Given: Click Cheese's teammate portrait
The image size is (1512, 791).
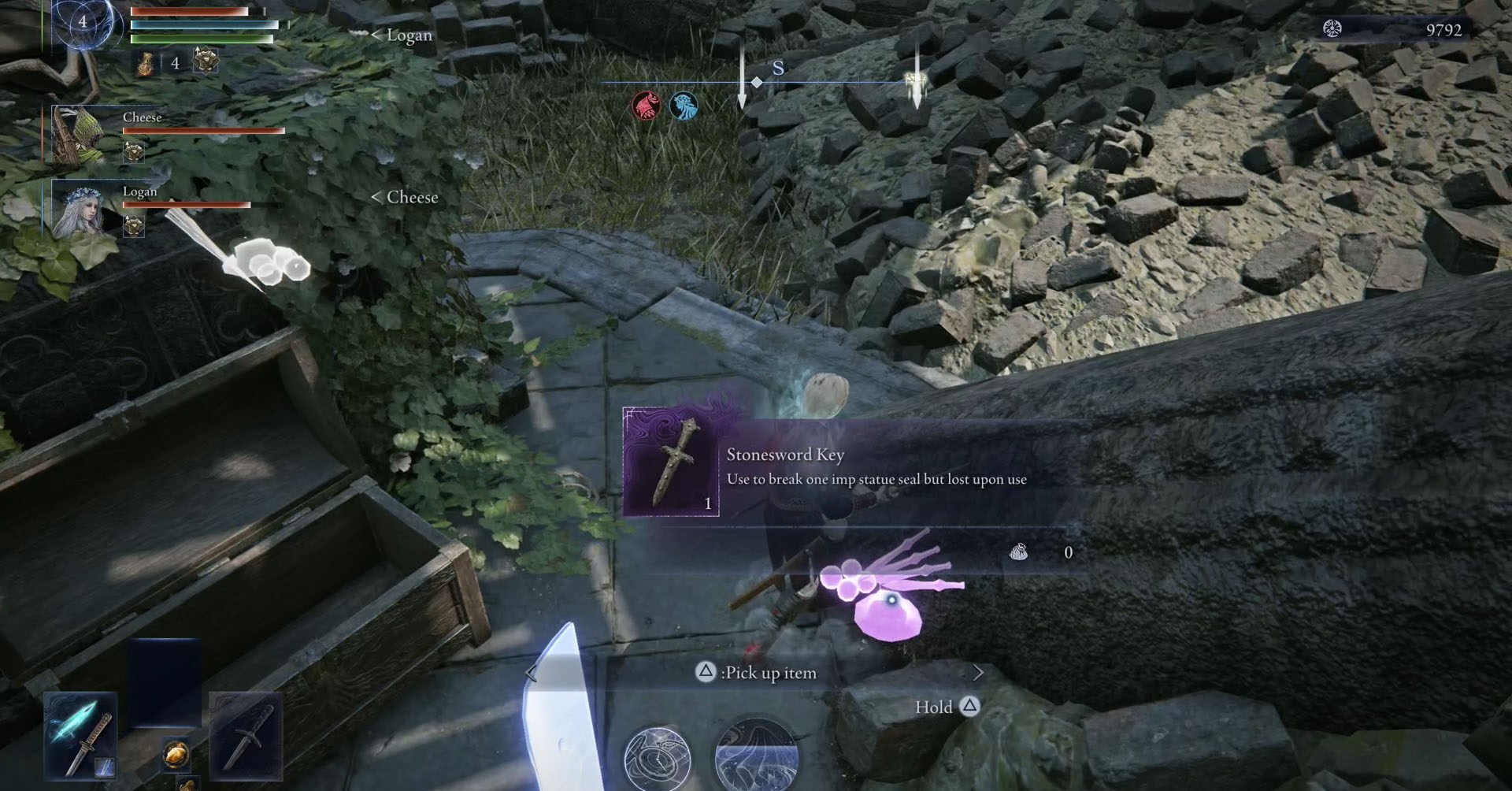Looking at the screenshot, I should pyautogui.click(x=79, y=136).
